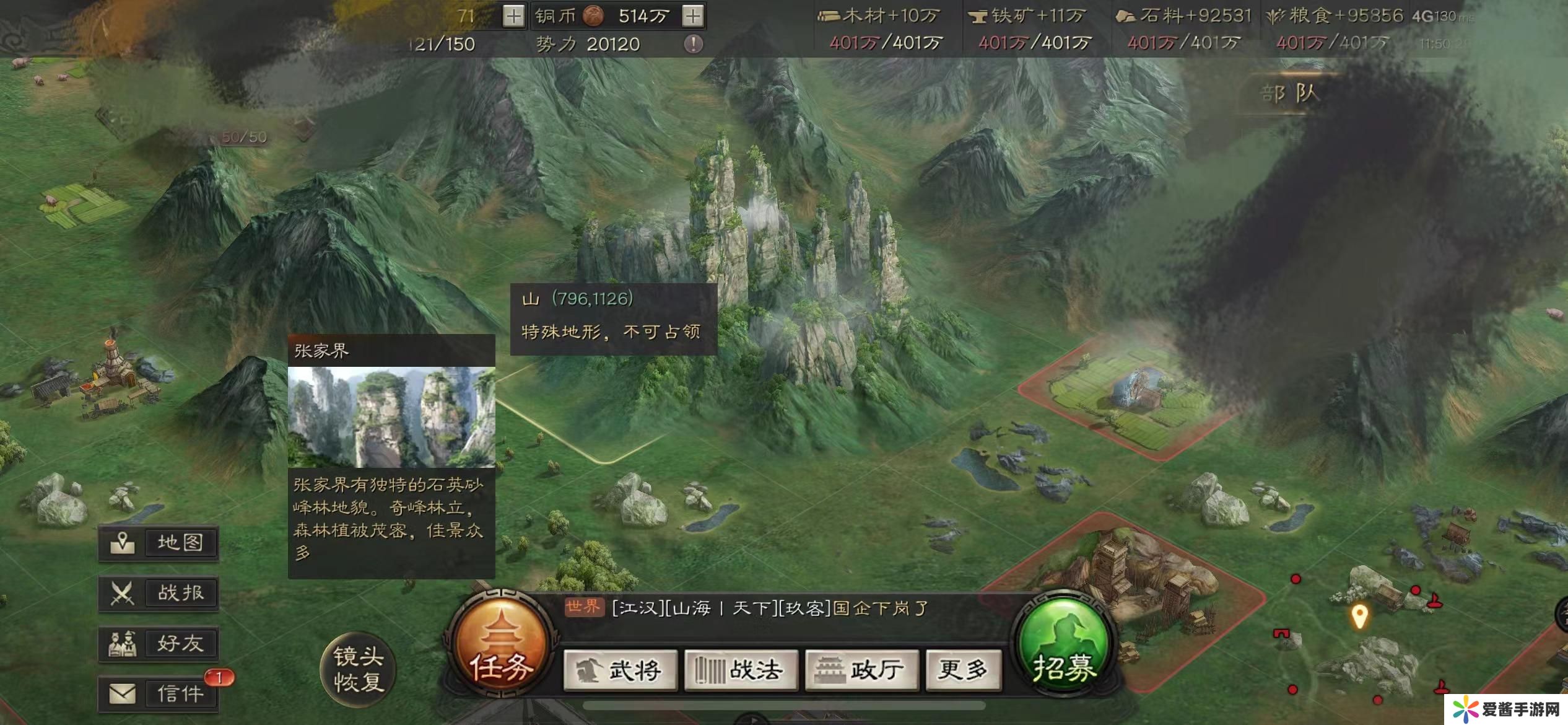Viewport: 1568px width, 725px height.
Task: Enter the 政厅 government hall
Action: click(x=861, y=670)
